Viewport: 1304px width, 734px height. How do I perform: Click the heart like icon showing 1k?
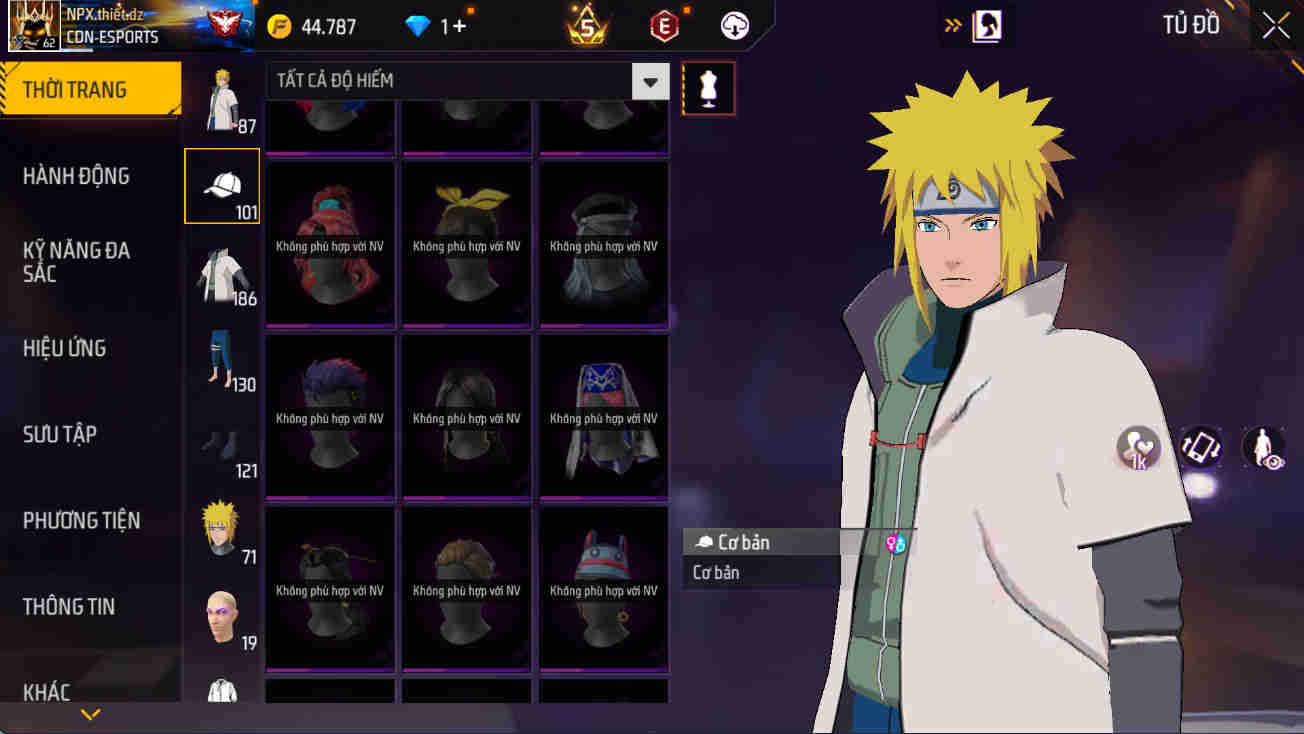(1136, 448)
